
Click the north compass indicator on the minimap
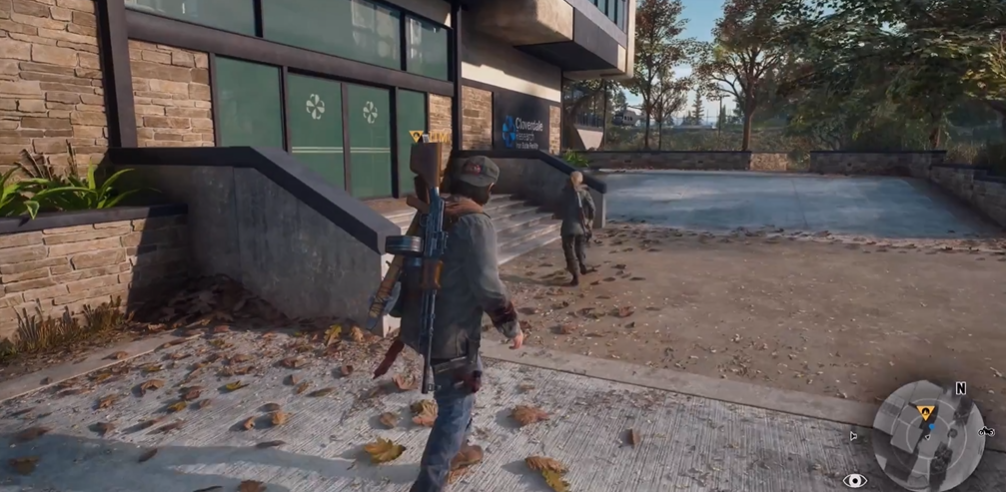(960, 388)
